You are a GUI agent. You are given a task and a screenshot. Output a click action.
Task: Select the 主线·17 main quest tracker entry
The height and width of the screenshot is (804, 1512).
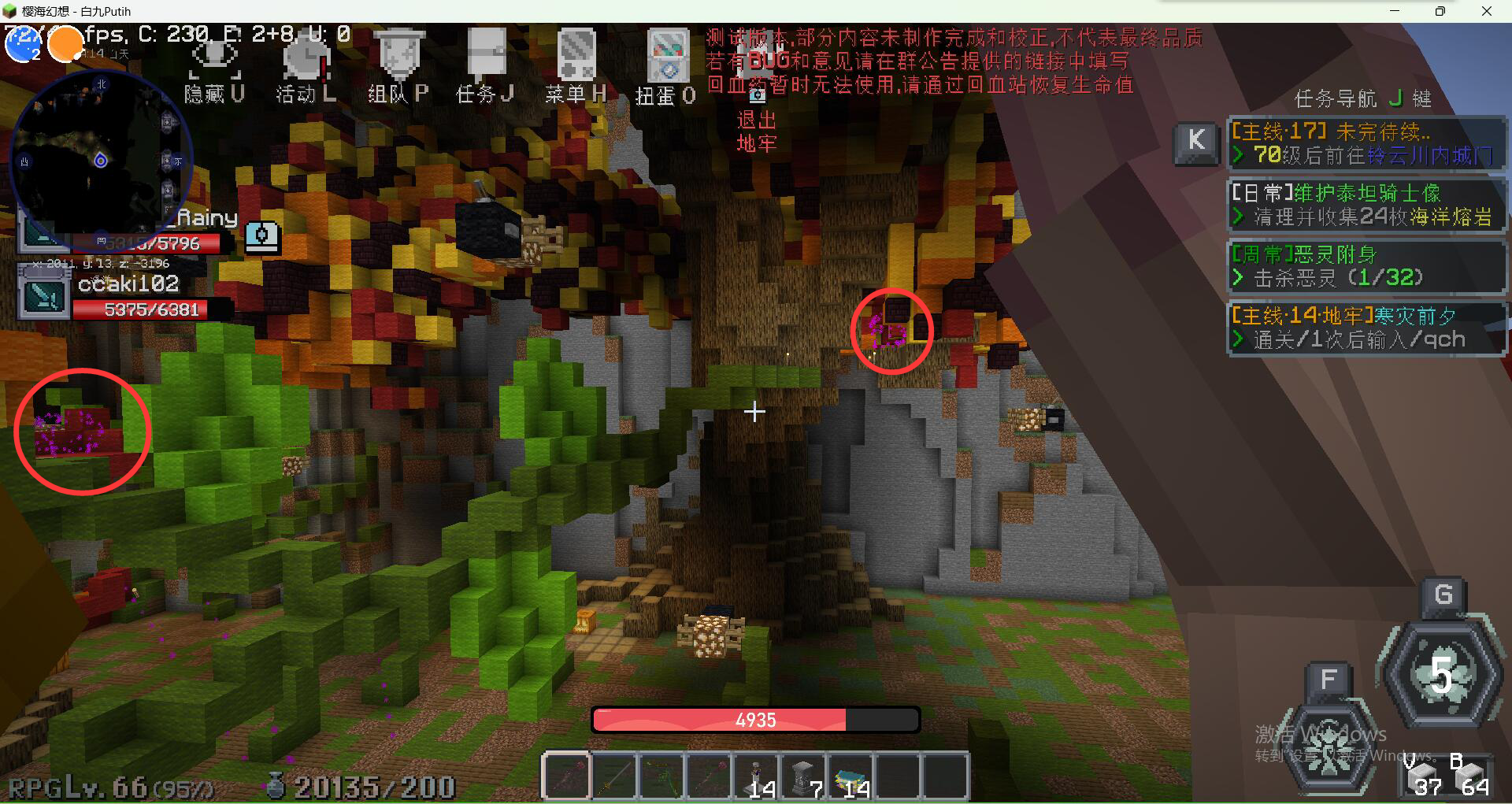point(1366,143)
